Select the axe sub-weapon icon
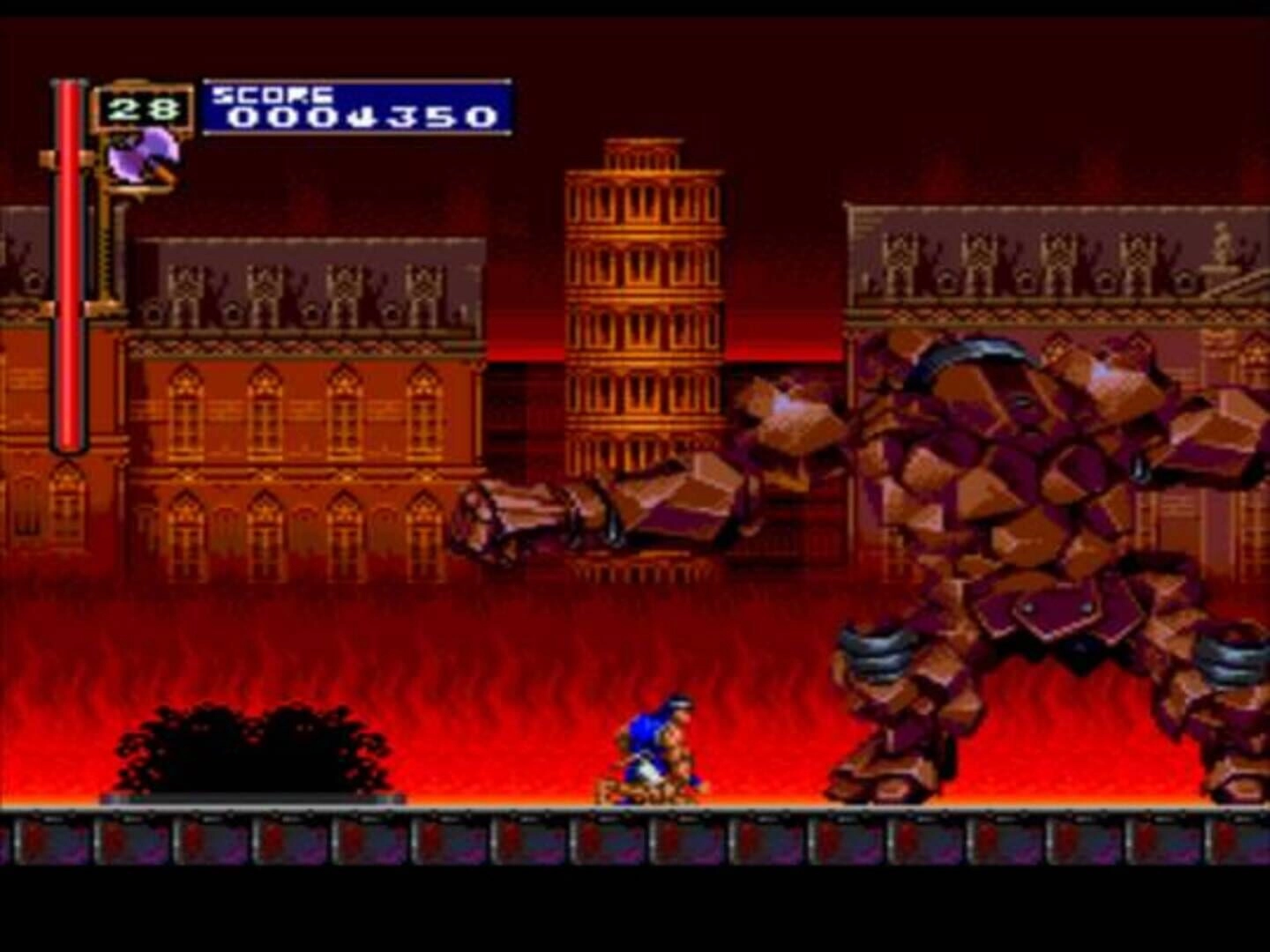Viewport: 1270px width, 952px height. pyautogui.click(x=143, y=158)
